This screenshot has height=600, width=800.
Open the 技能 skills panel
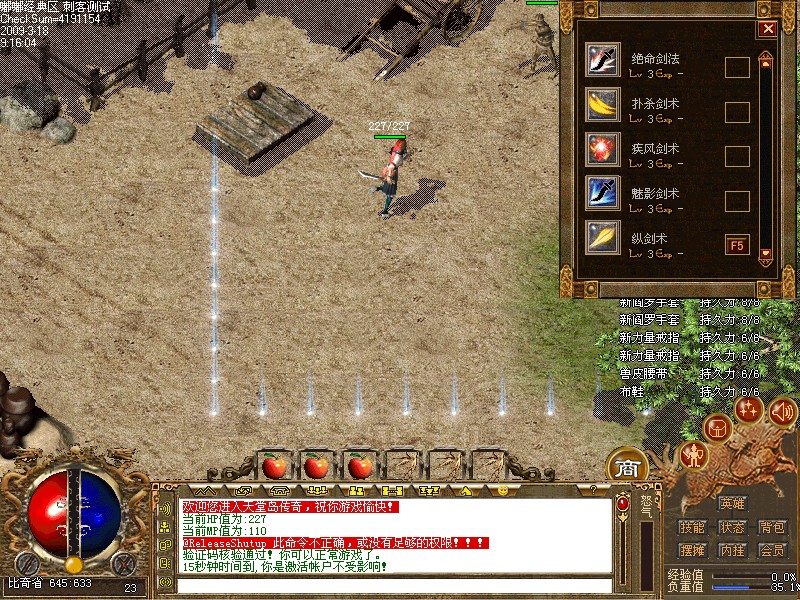pyautogui.click(x=692, y=527)
